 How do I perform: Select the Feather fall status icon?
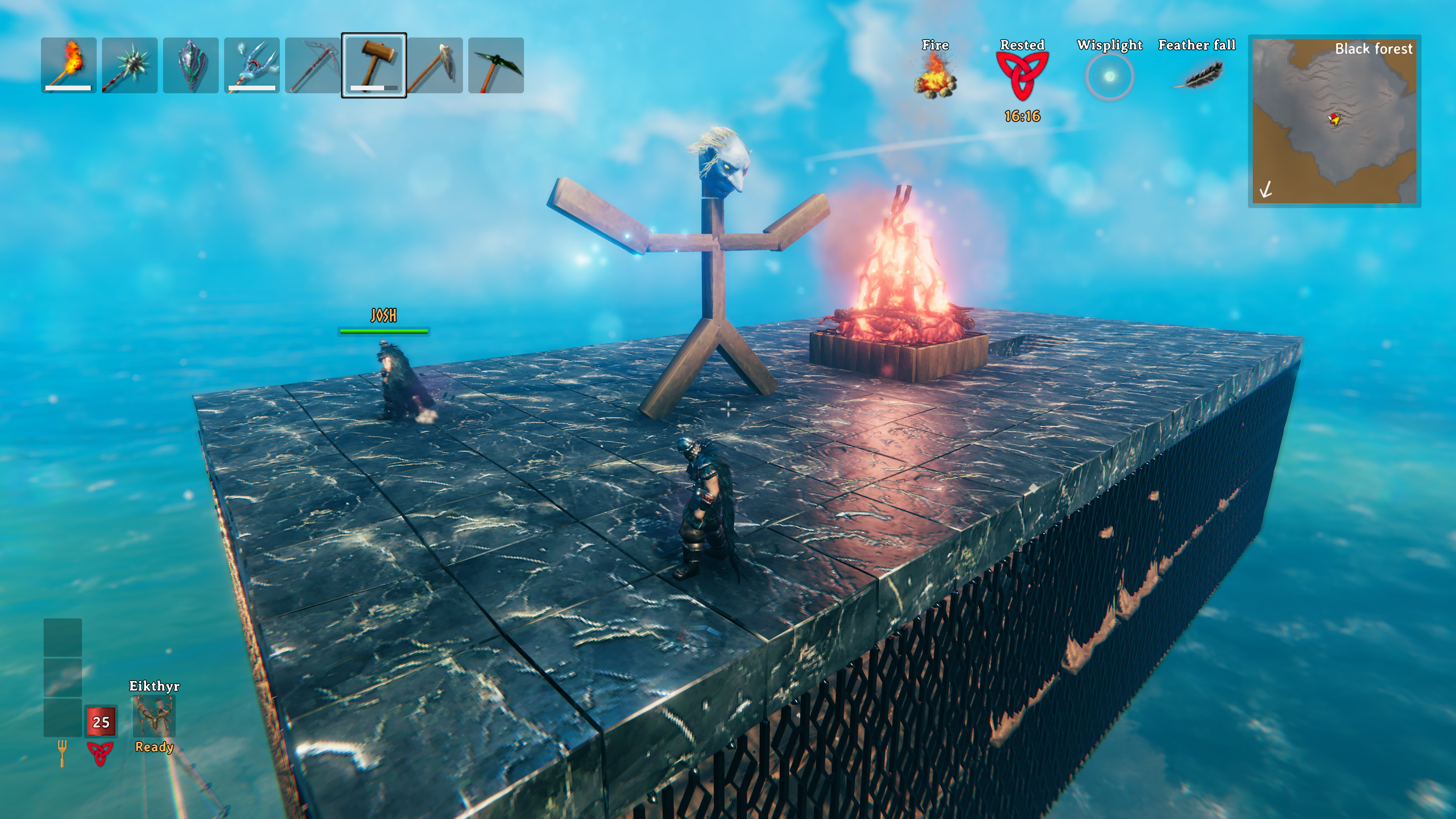pos(1197,76)
